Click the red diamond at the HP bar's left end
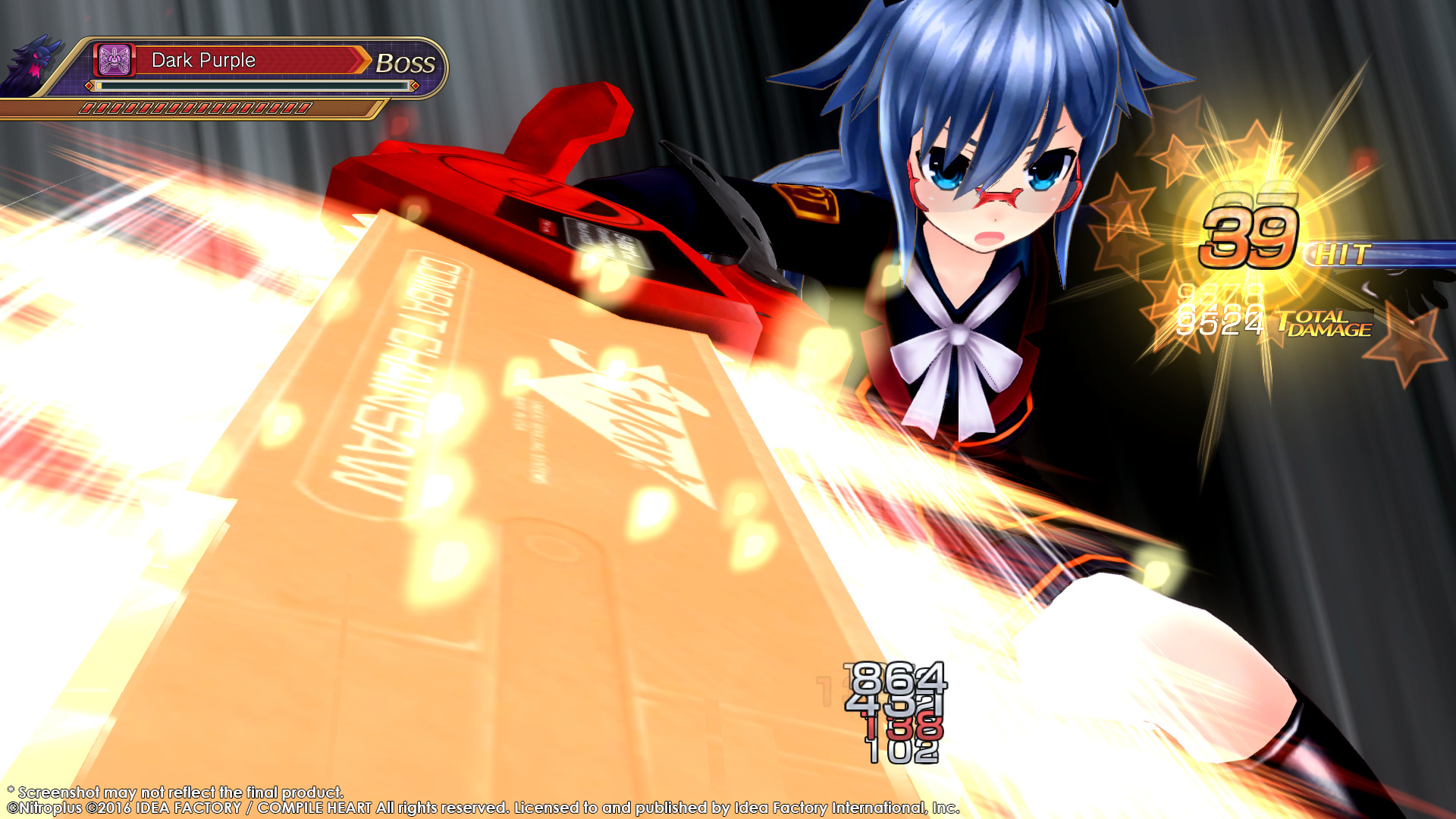 pyautogui.click(x=88, y=86)
